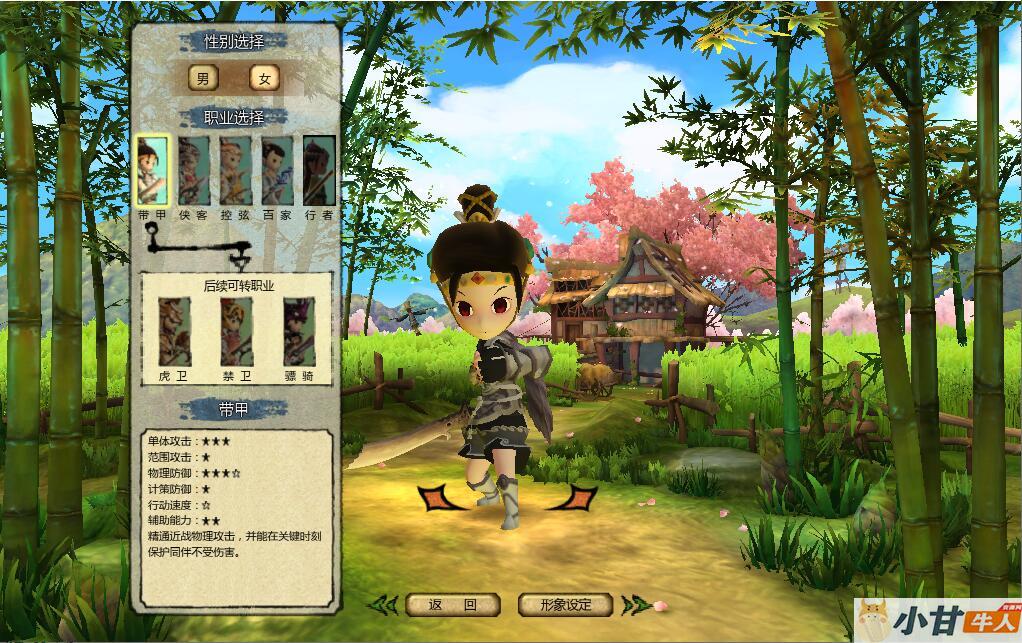View the 骠骑 advanced class portrait
This screenshot has width=1022, height=643.
298,333
